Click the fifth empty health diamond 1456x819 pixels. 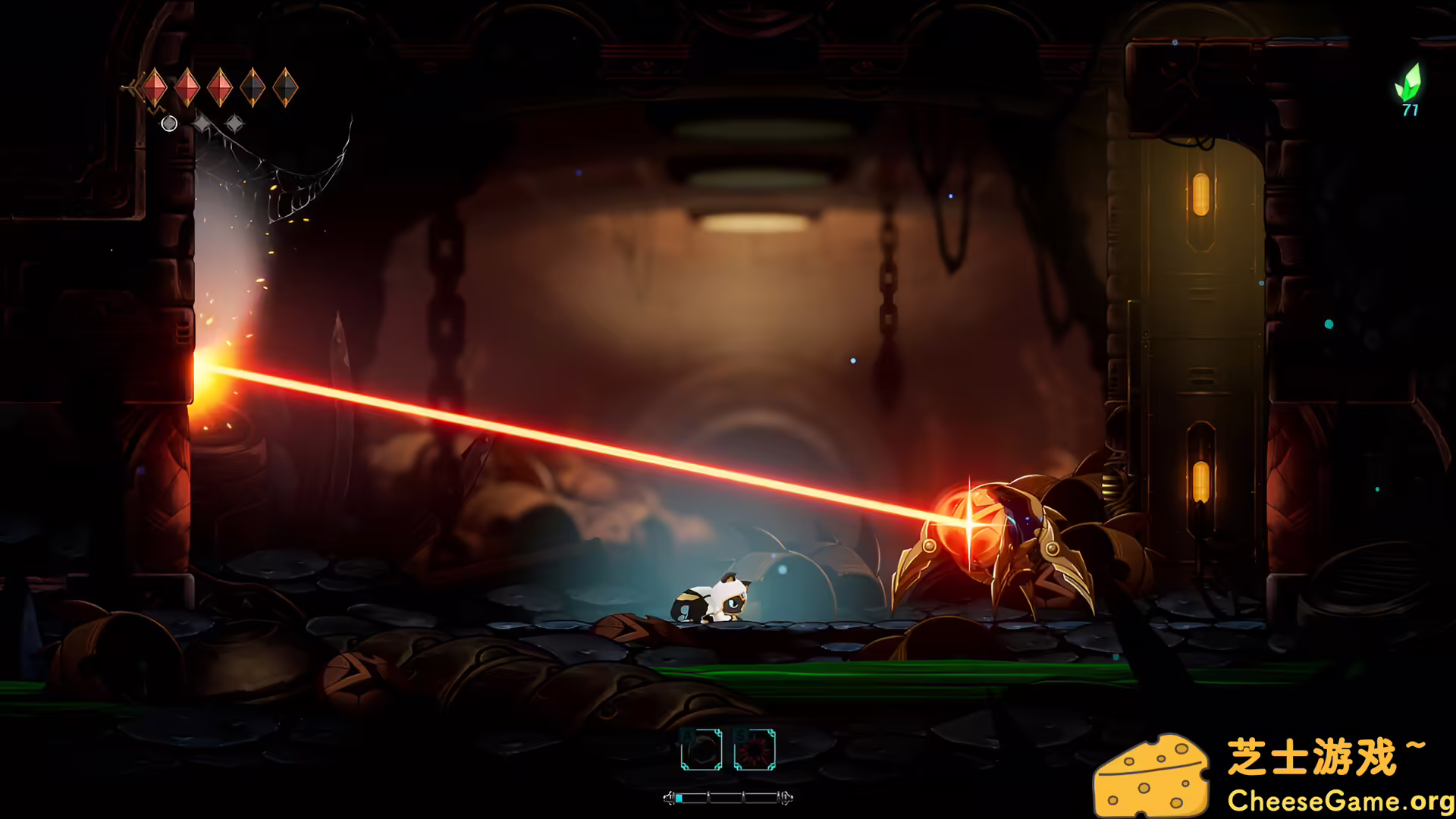(x=285, y=87)
